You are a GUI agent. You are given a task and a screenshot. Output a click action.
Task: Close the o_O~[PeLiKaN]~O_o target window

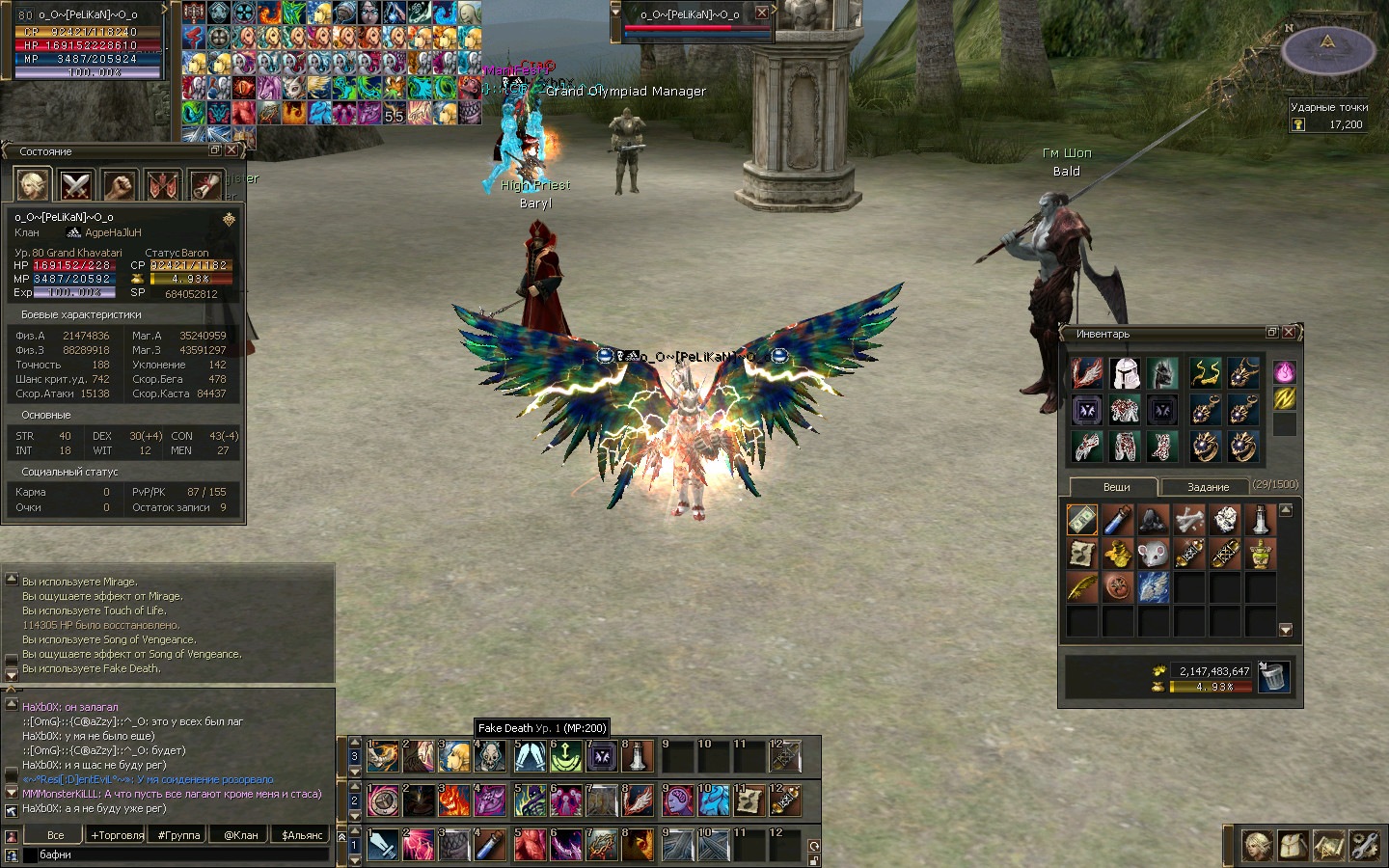(x=762, y=13)
